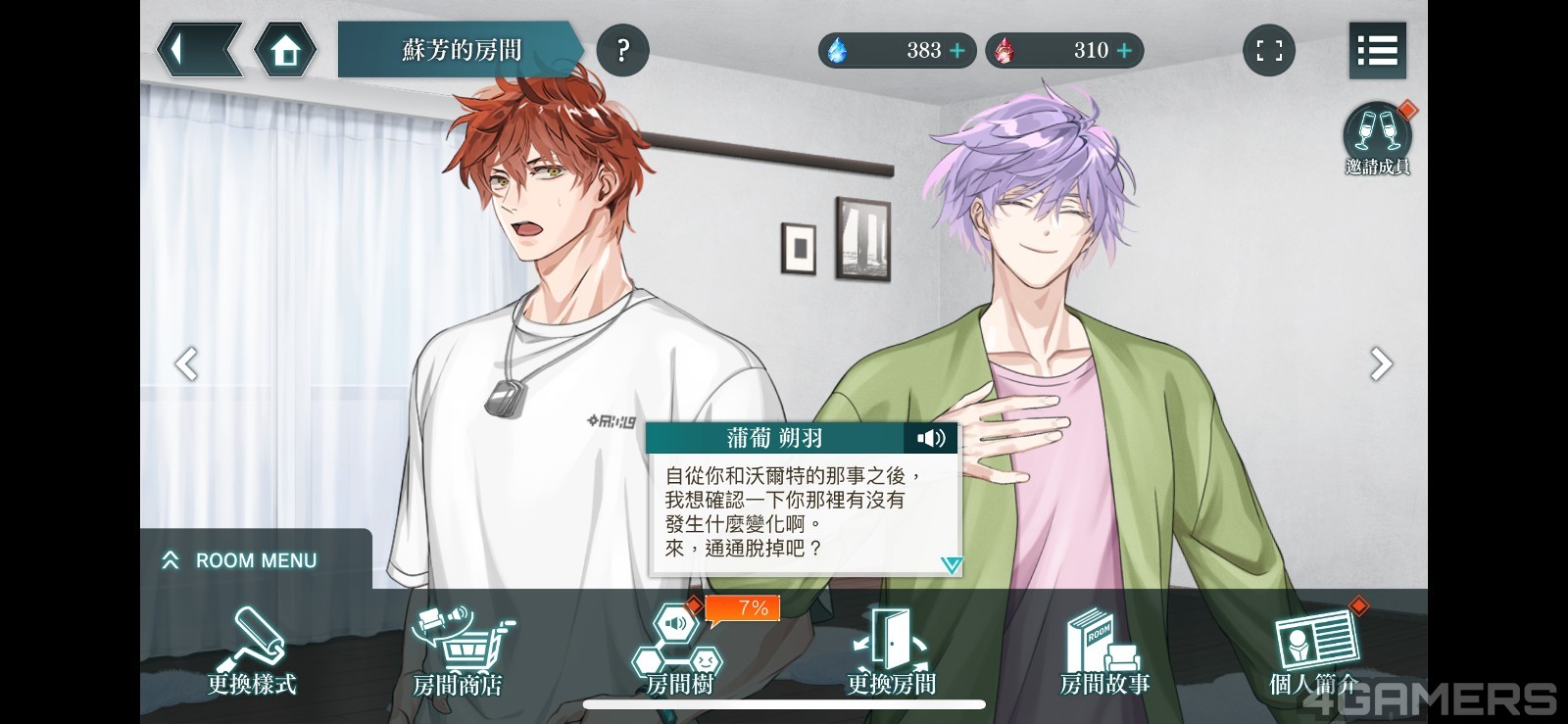The width and height of the screenshot is (1568, 724).
Task: Open 更換樣式 change style
Action: [252, 652]
